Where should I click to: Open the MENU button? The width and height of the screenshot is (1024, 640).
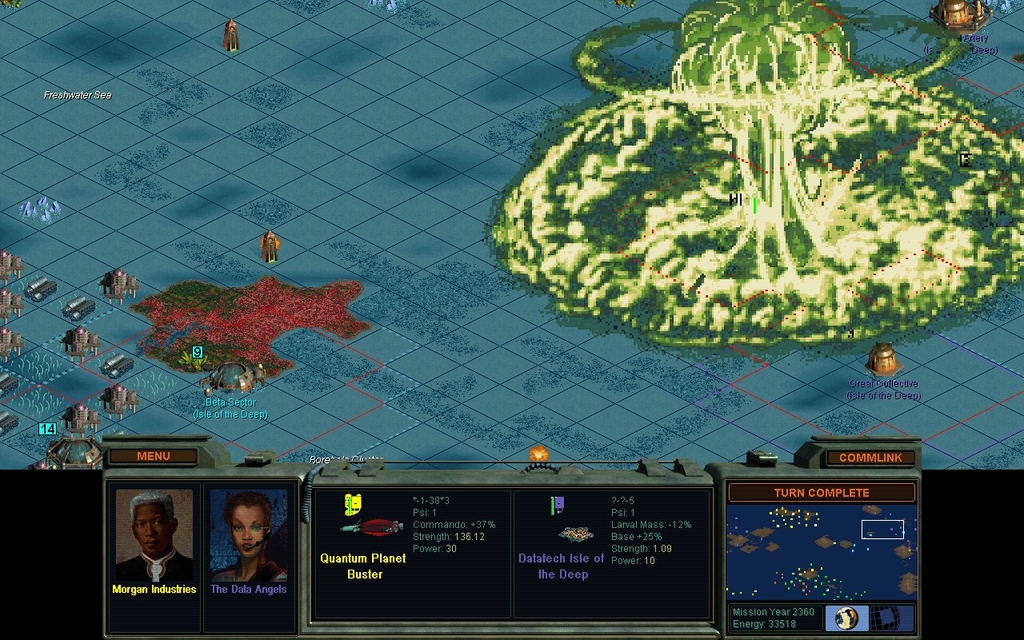[x=153, y=456]
